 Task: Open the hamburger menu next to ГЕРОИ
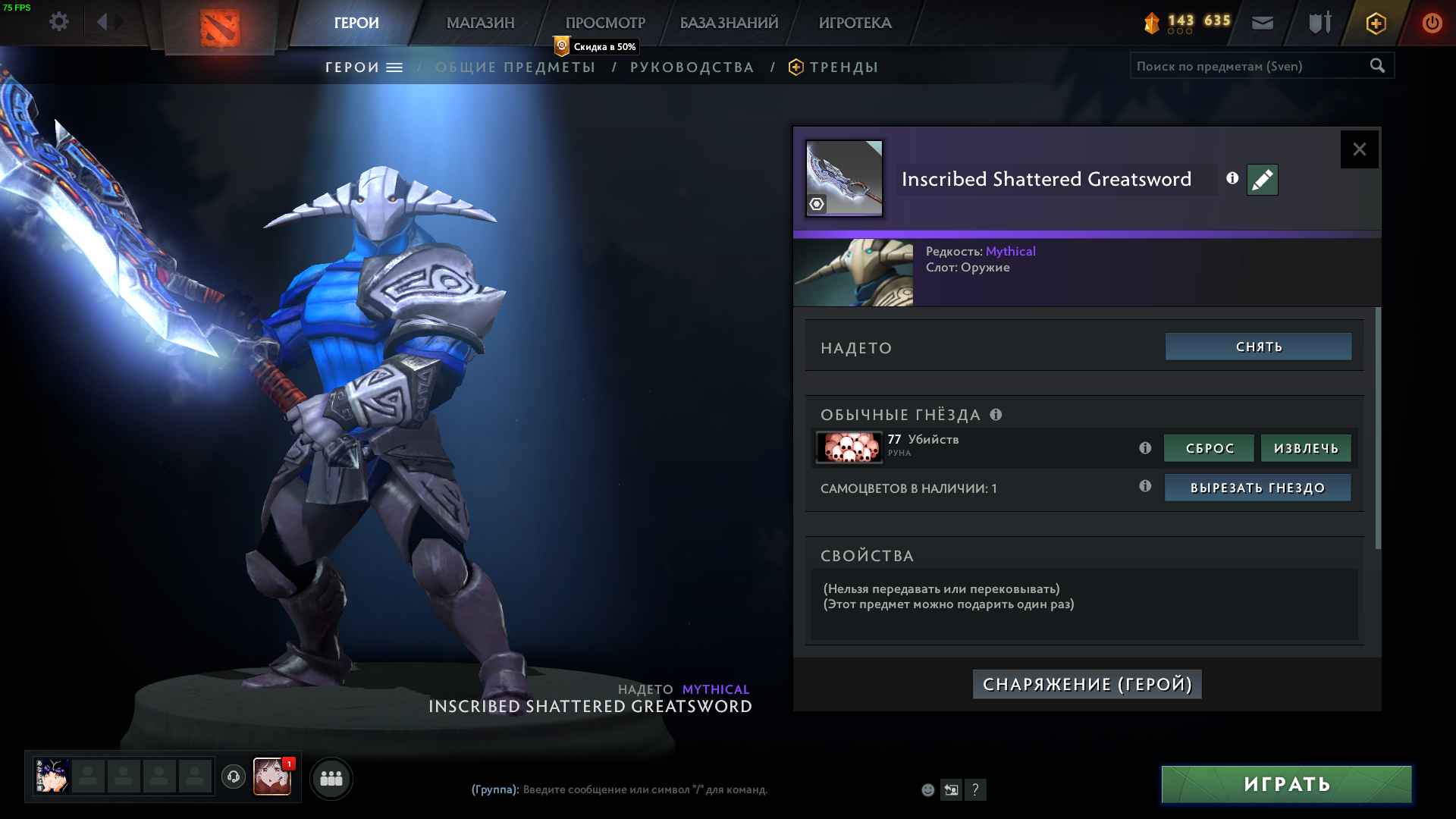(x=394, y=67)
